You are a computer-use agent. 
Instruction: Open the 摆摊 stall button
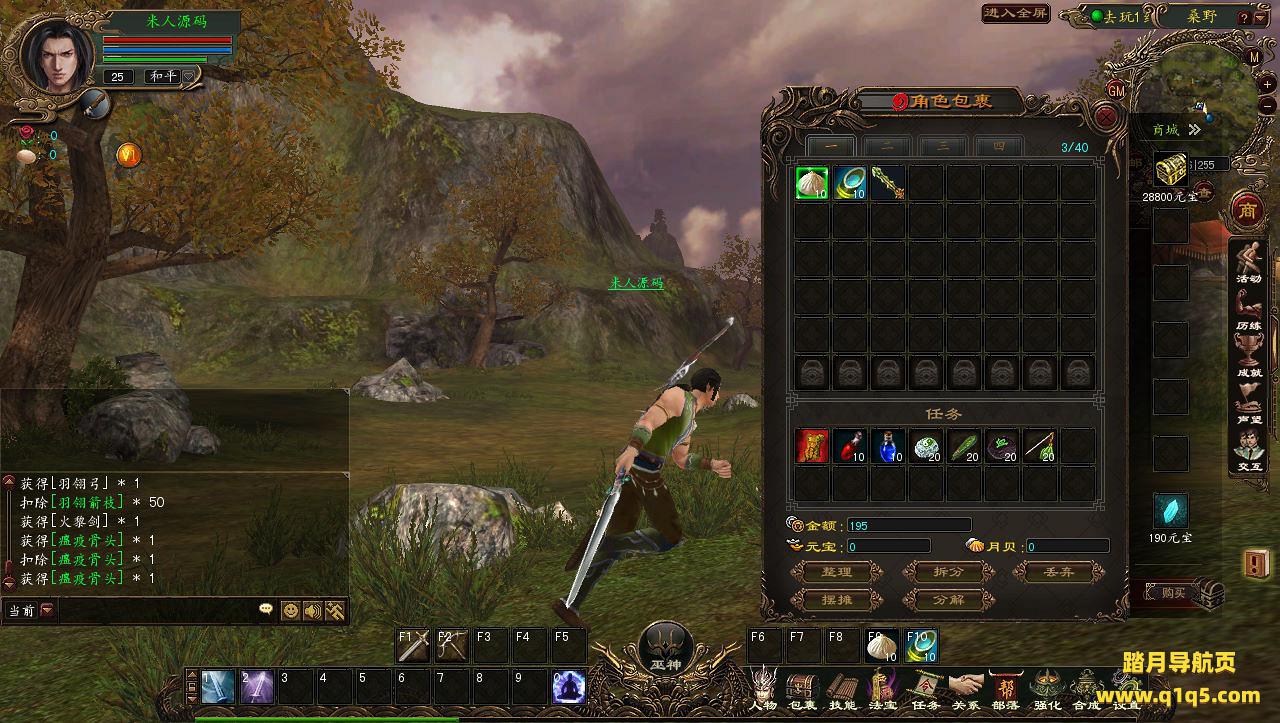[x=837, y=600]
